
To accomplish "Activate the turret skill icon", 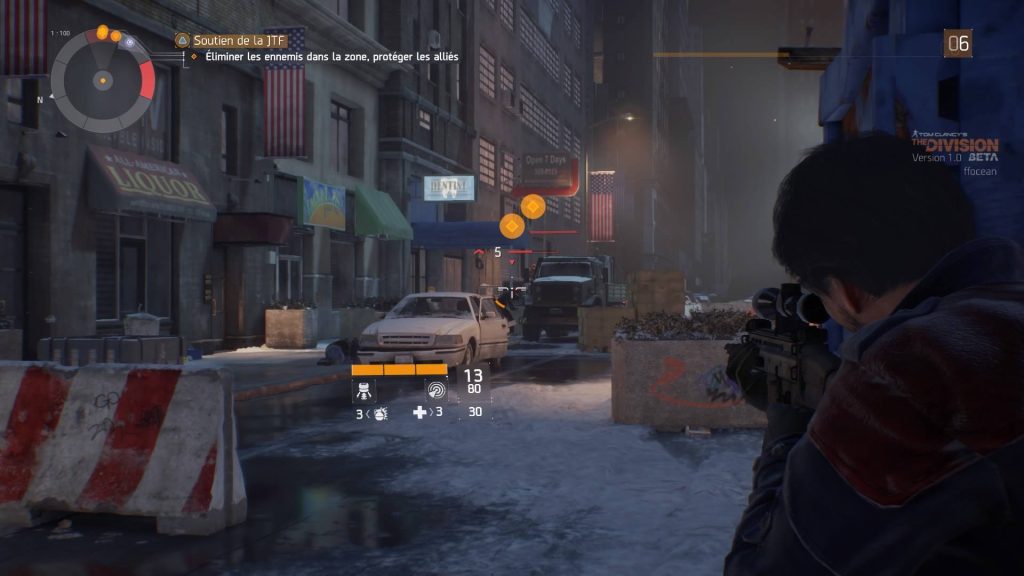I will 364,390.
